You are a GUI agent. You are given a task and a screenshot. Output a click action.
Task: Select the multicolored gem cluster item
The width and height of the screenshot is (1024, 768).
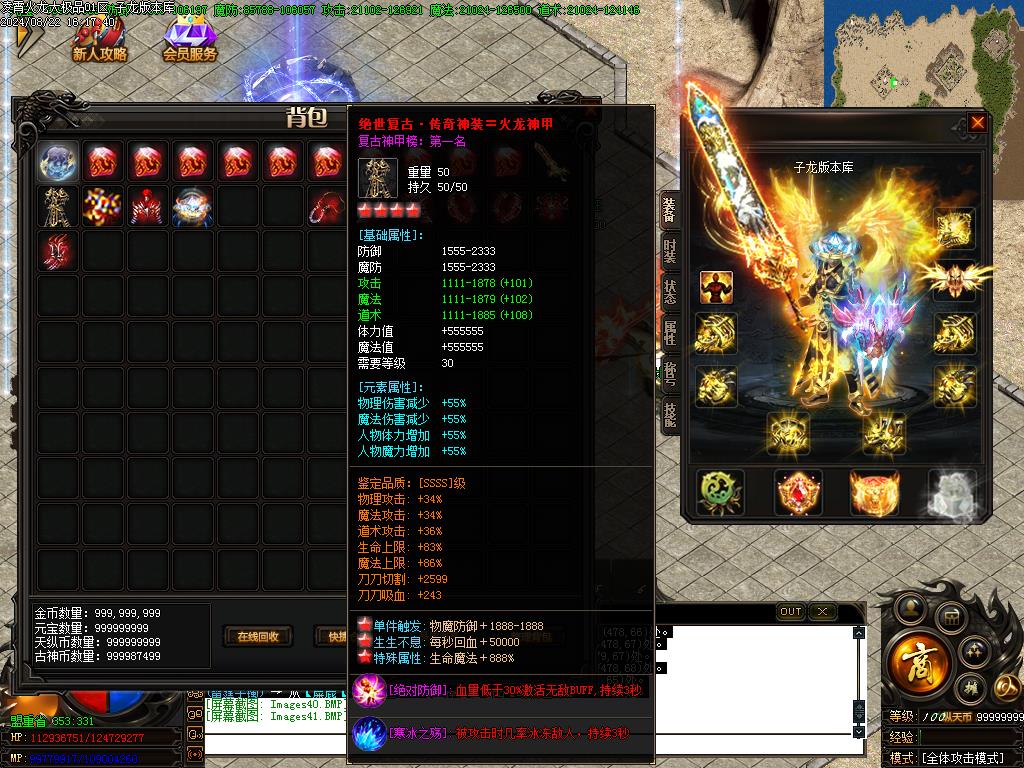(x=102, y=207)
